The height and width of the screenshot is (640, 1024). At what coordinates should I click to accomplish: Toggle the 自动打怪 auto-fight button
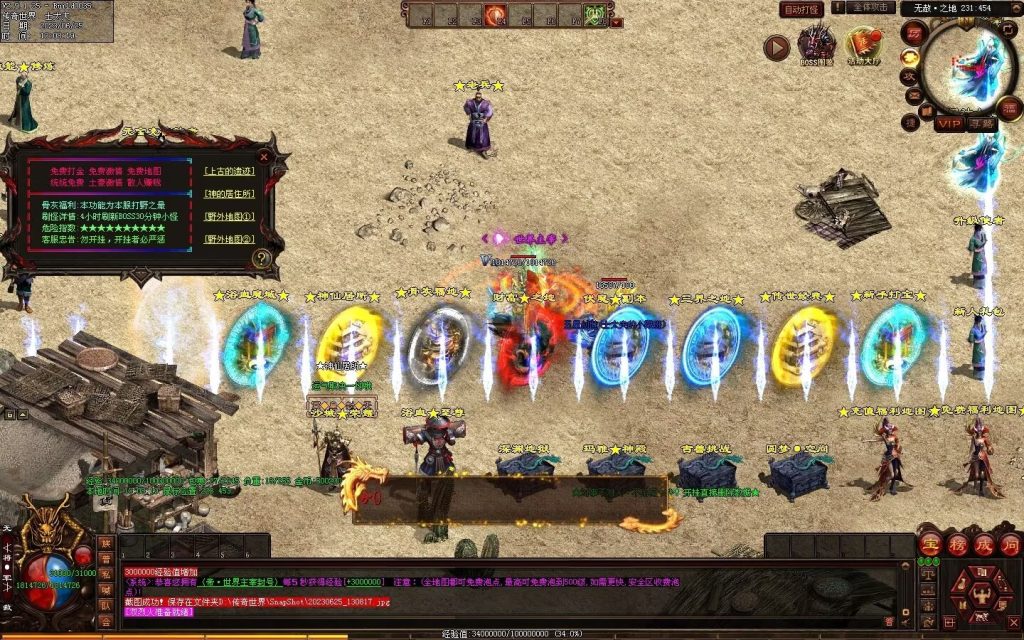coord(801,9)
